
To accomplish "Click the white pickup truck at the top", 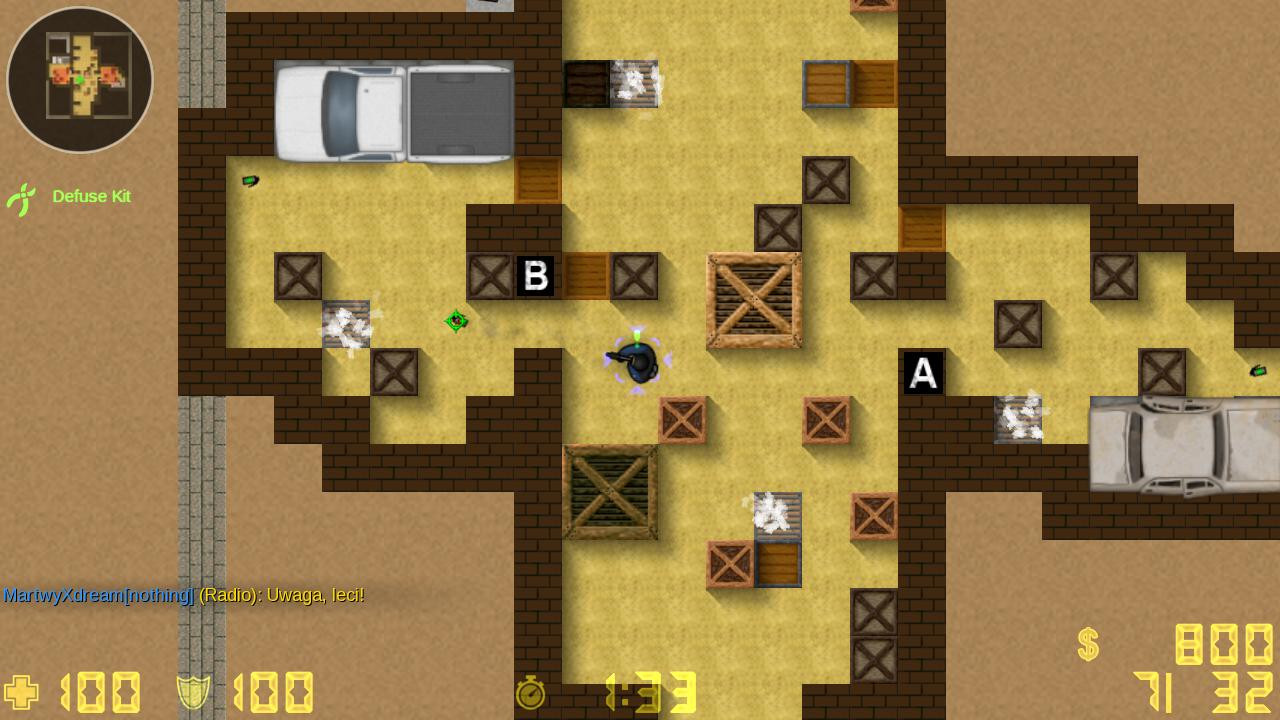I will coord(390,110).
